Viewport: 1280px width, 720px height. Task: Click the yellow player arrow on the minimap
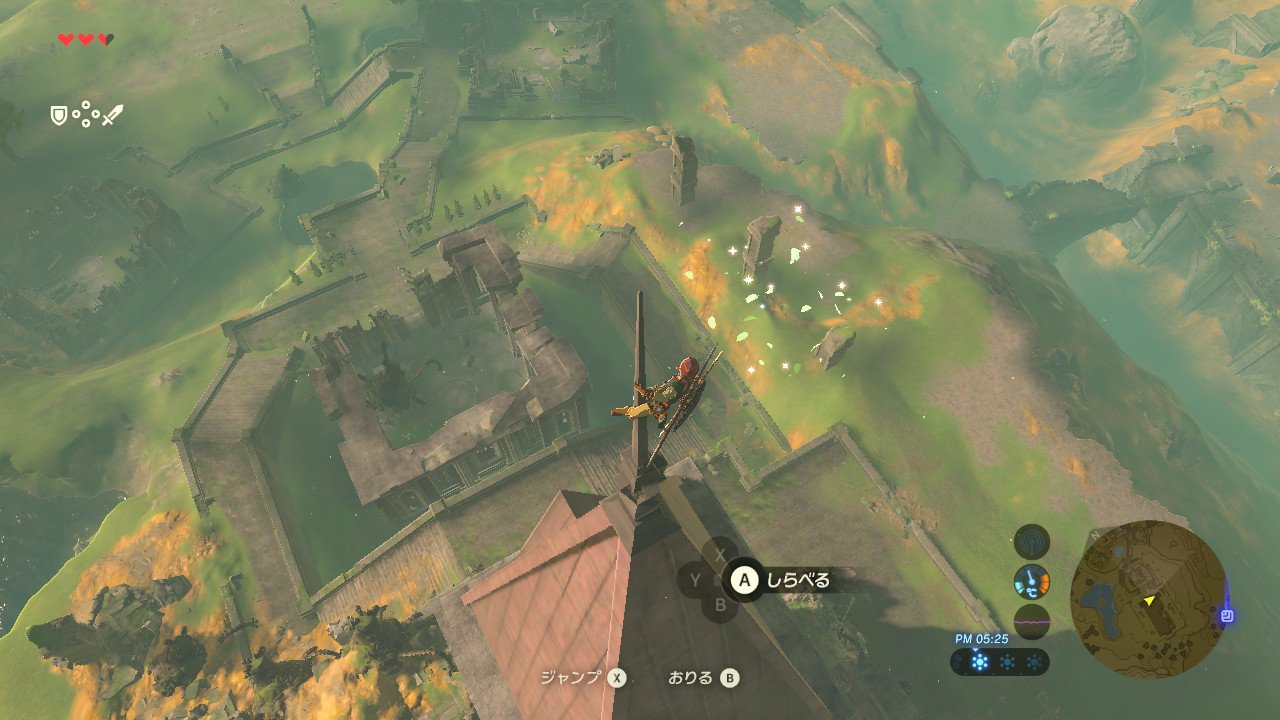coord(1150,601)
